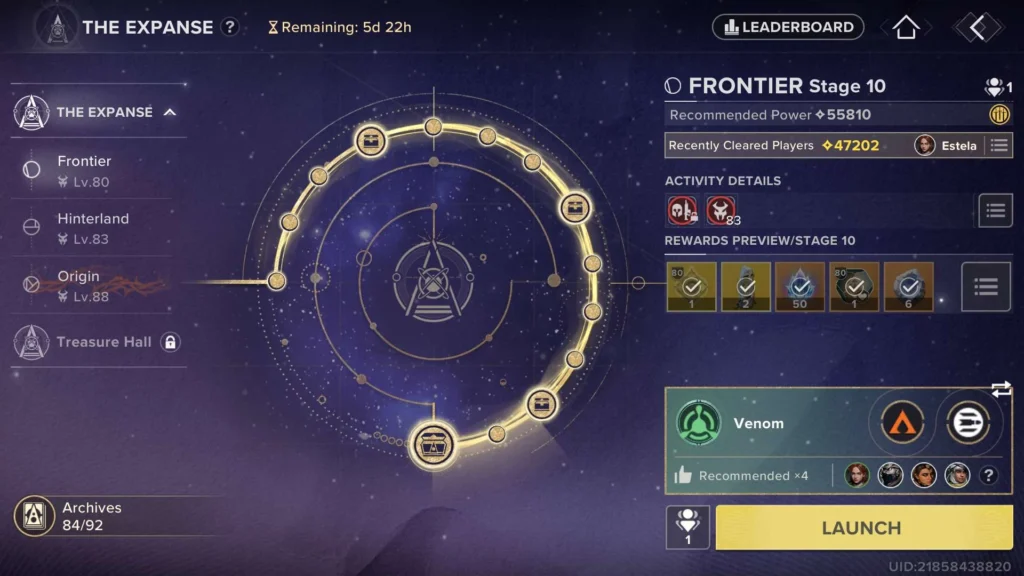Open the recommended characters help icon

[989, 476]
